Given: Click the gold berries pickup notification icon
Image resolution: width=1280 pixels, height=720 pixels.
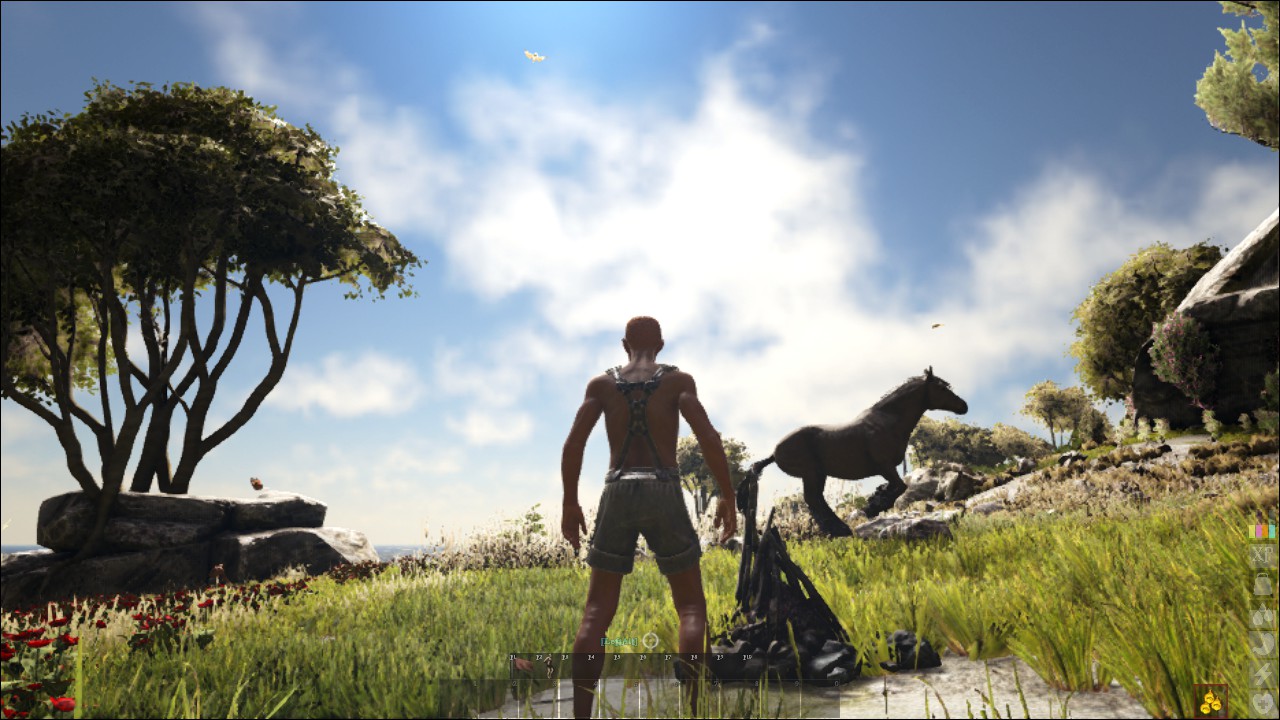Looking at the screenshot, I should pyautogui.click(x=1211, y=700).
